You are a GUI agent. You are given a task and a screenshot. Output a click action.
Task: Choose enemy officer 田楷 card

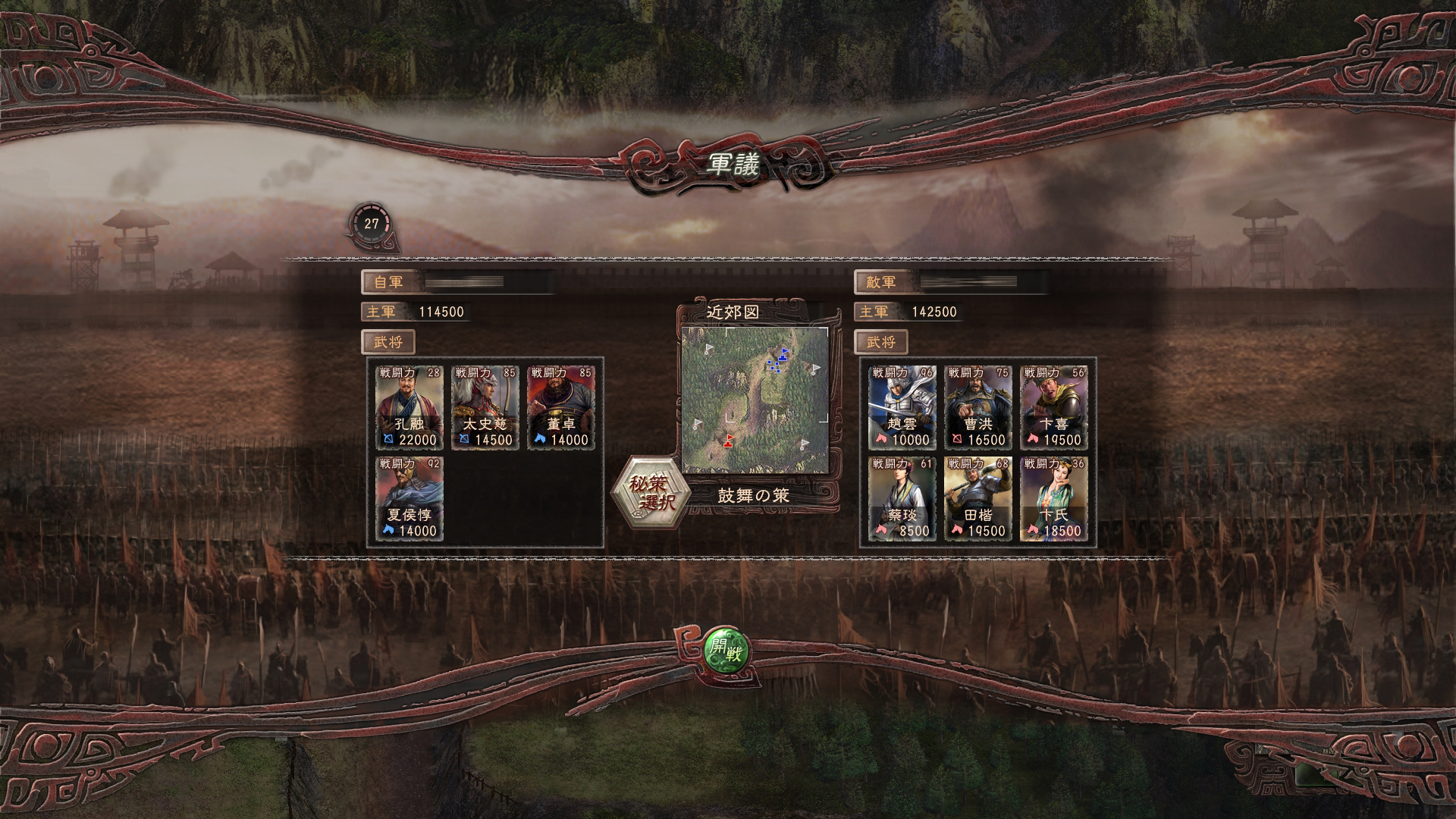pyautogui.click(x=978, y=498)
